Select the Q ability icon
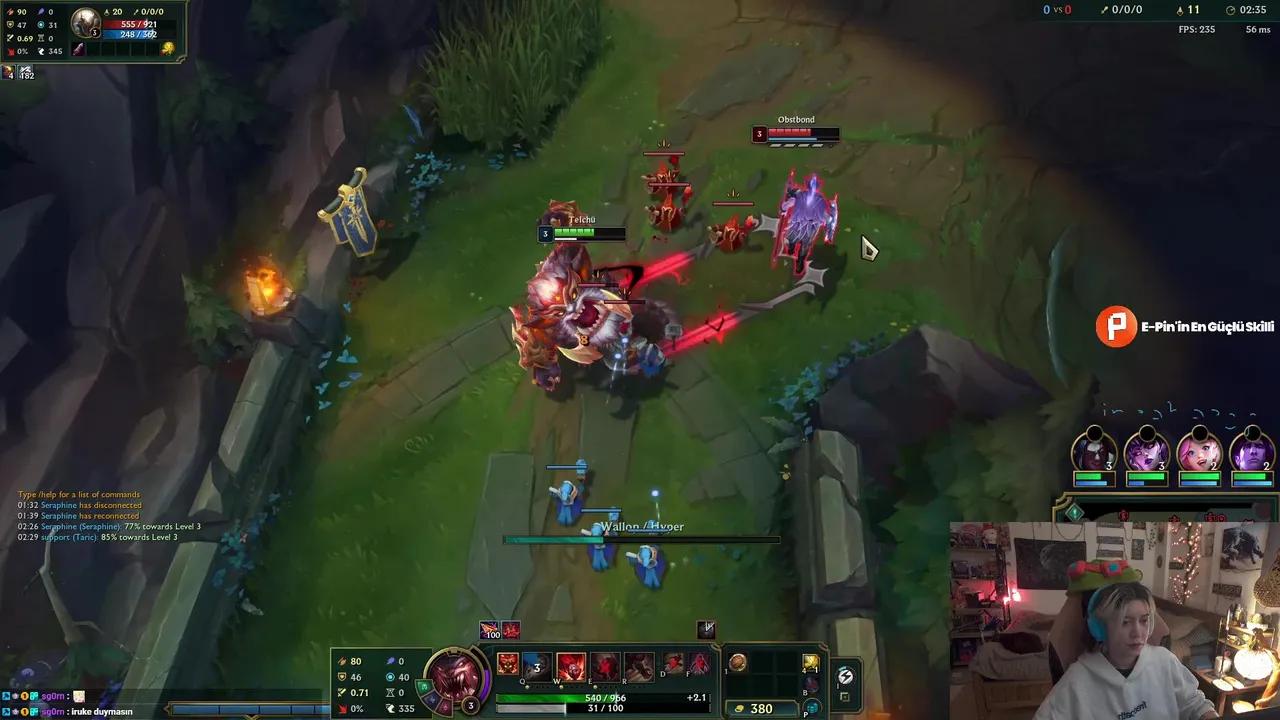 [x=536, y=665]
